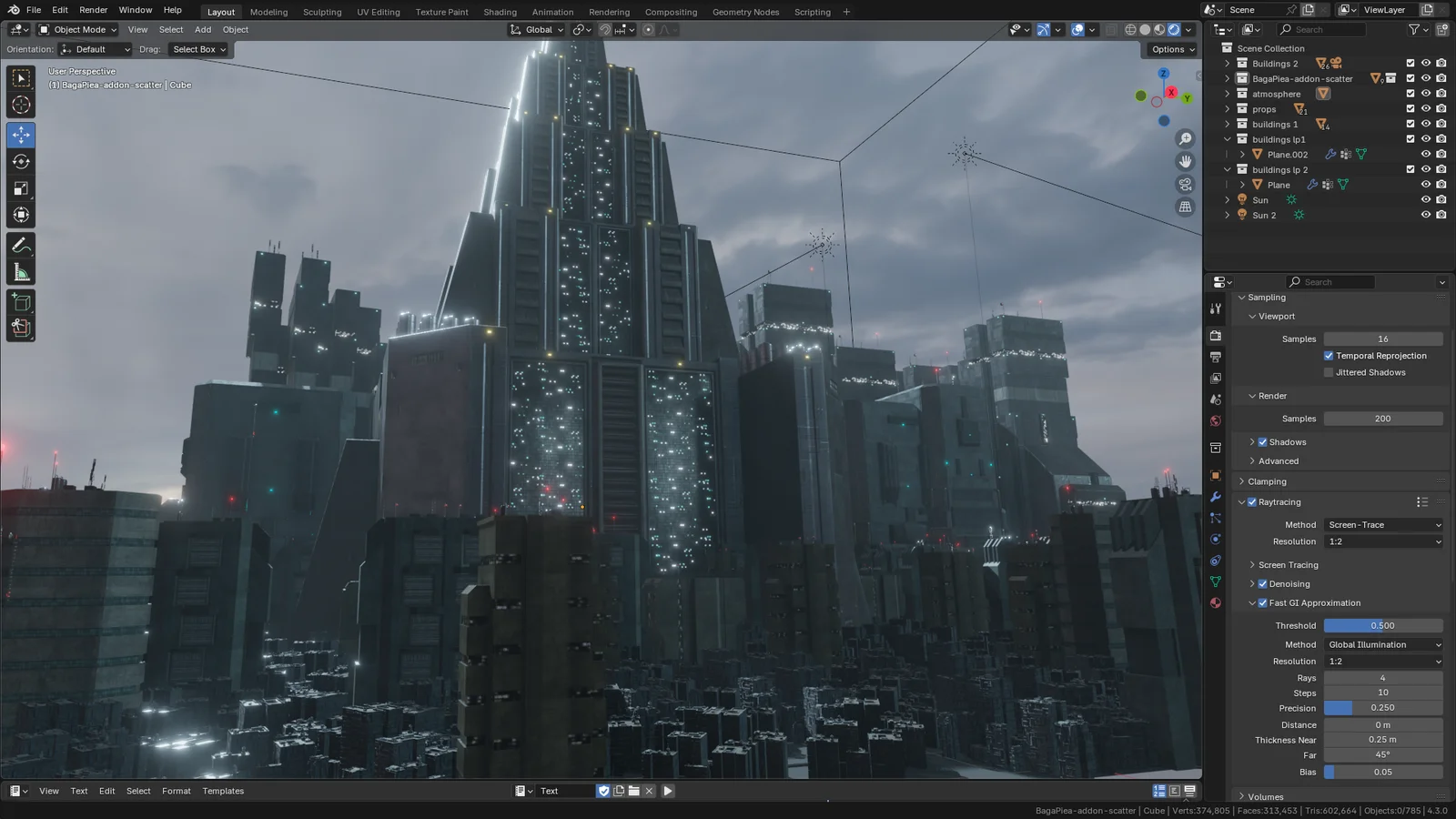Activate the Annotate tool
The image size is (1456, 819).
coord(20,243)
